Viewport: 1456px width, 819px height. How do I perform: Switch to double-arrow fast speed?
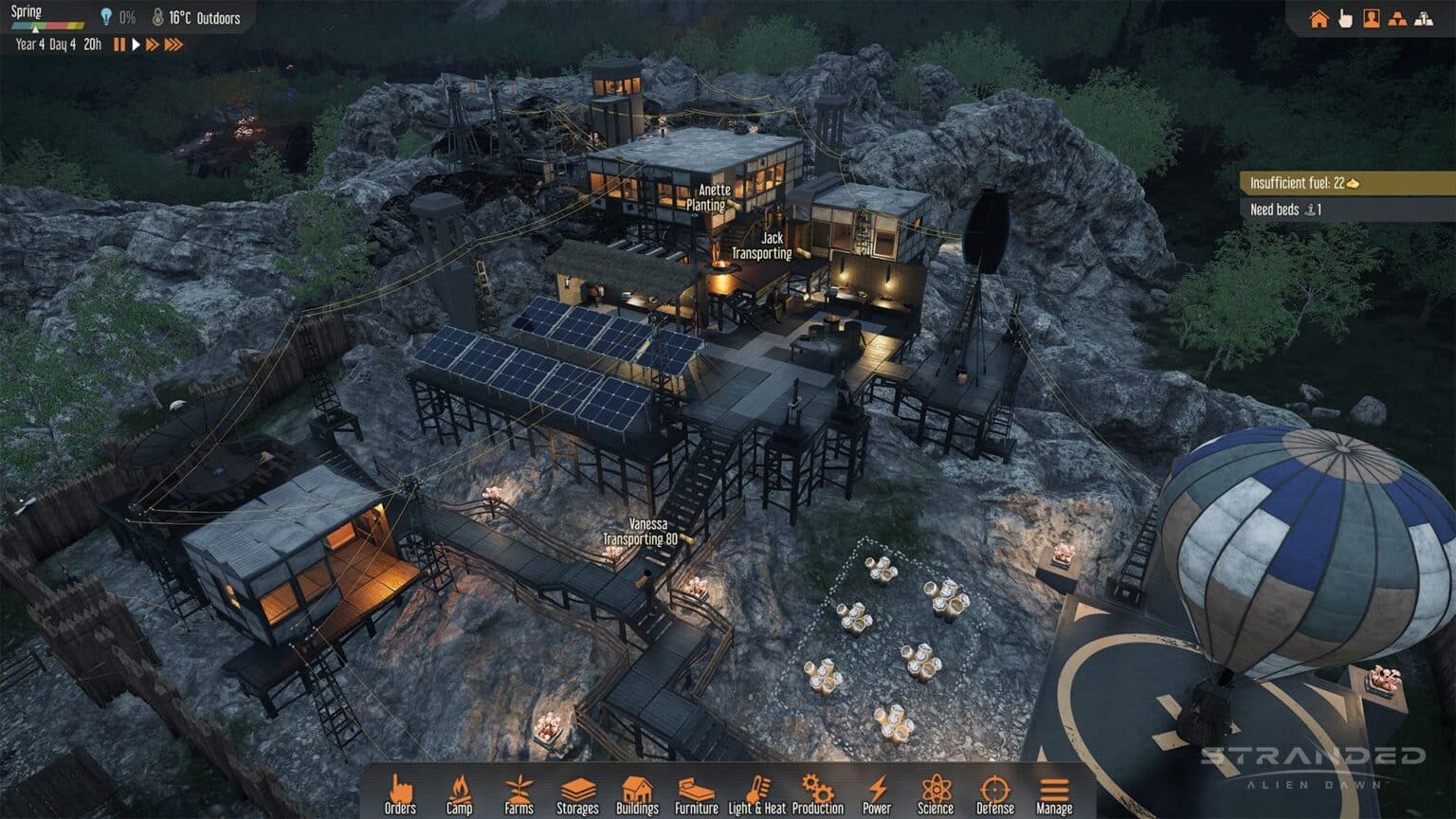[x=152, y=45]
